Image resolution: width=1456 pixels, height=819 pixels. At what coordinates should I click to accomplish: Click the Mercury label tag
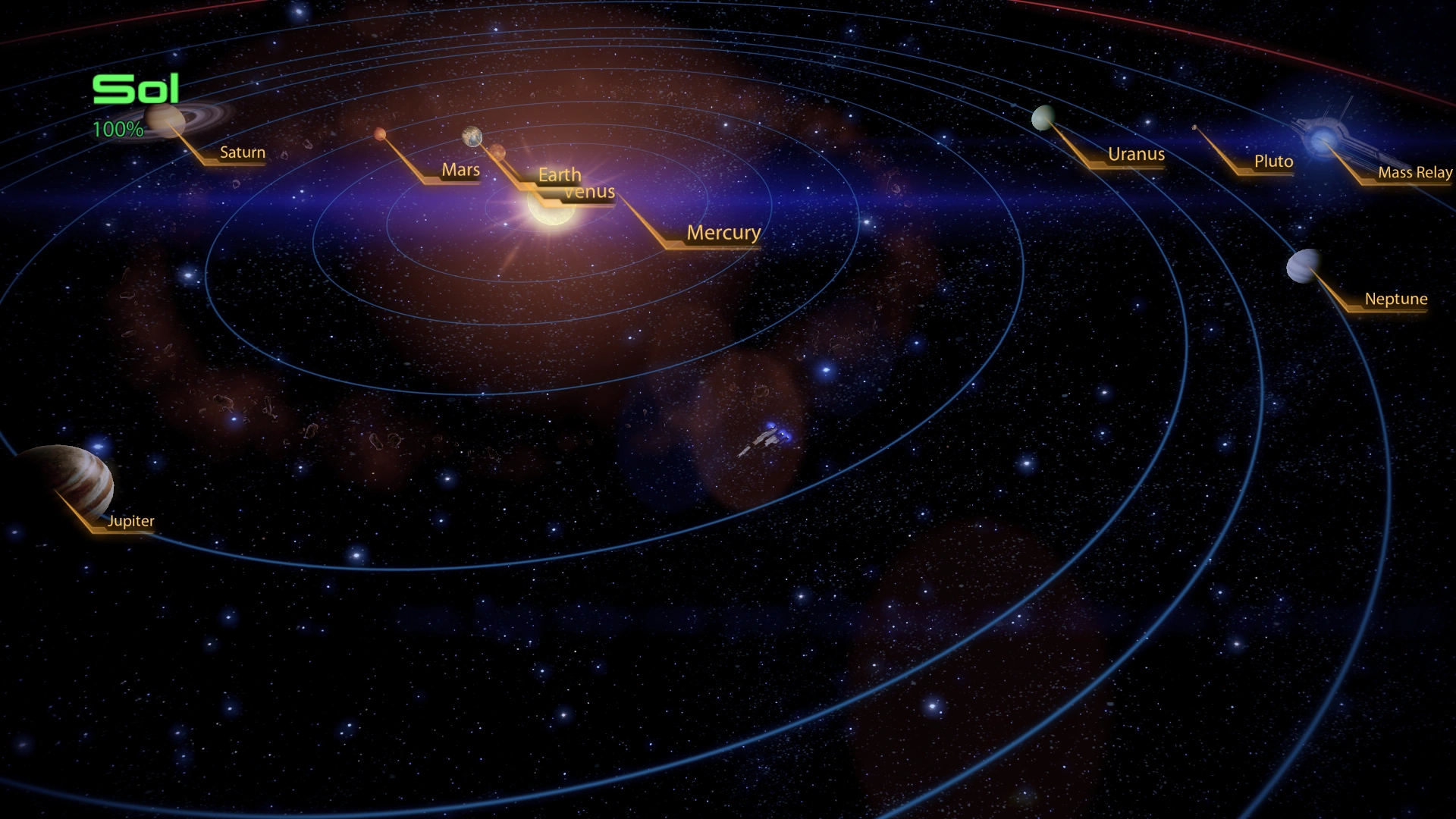723,233
